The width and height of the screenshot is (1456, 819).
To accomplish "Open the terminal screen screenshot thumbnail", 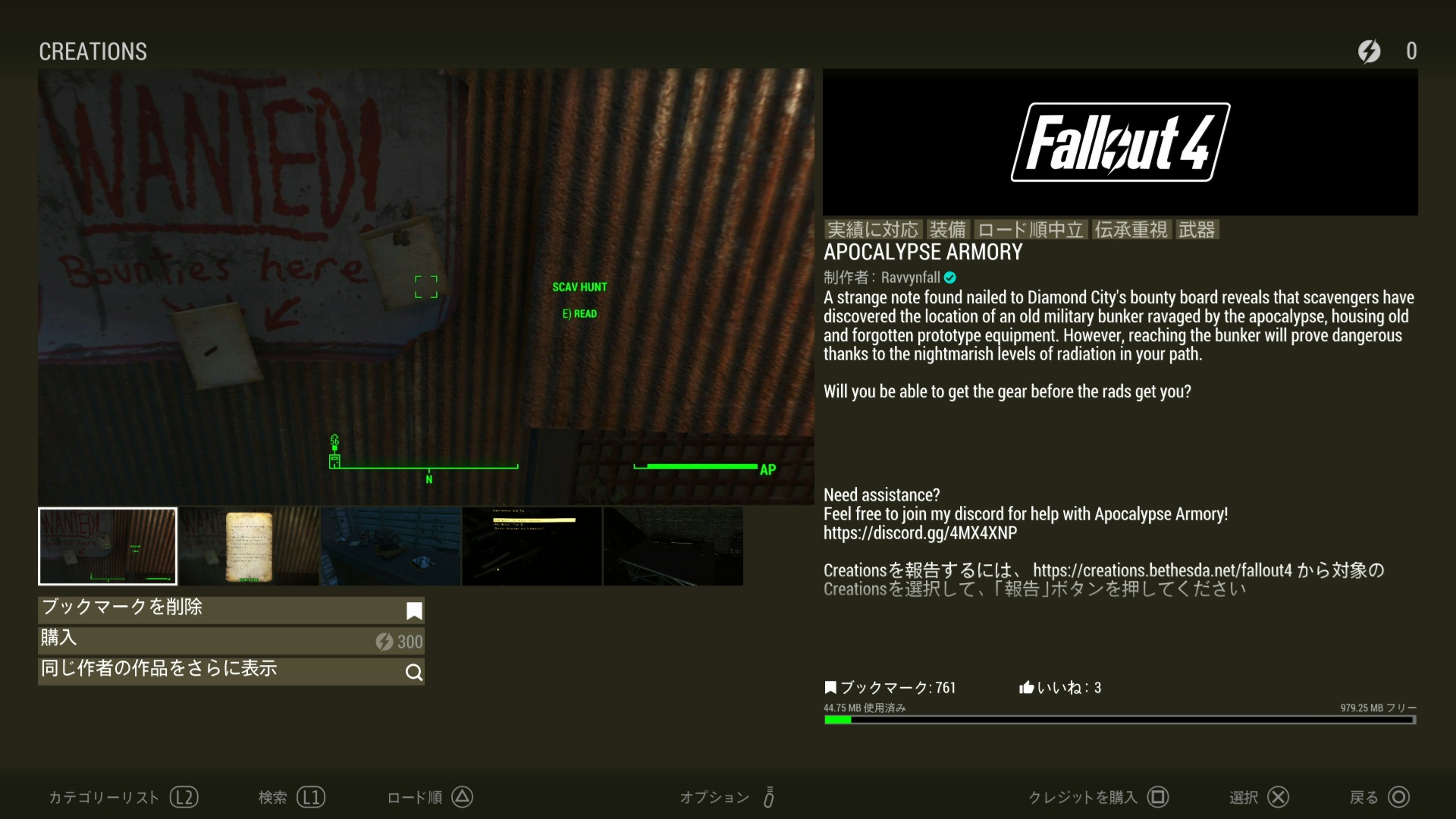I will pos(532,546).
